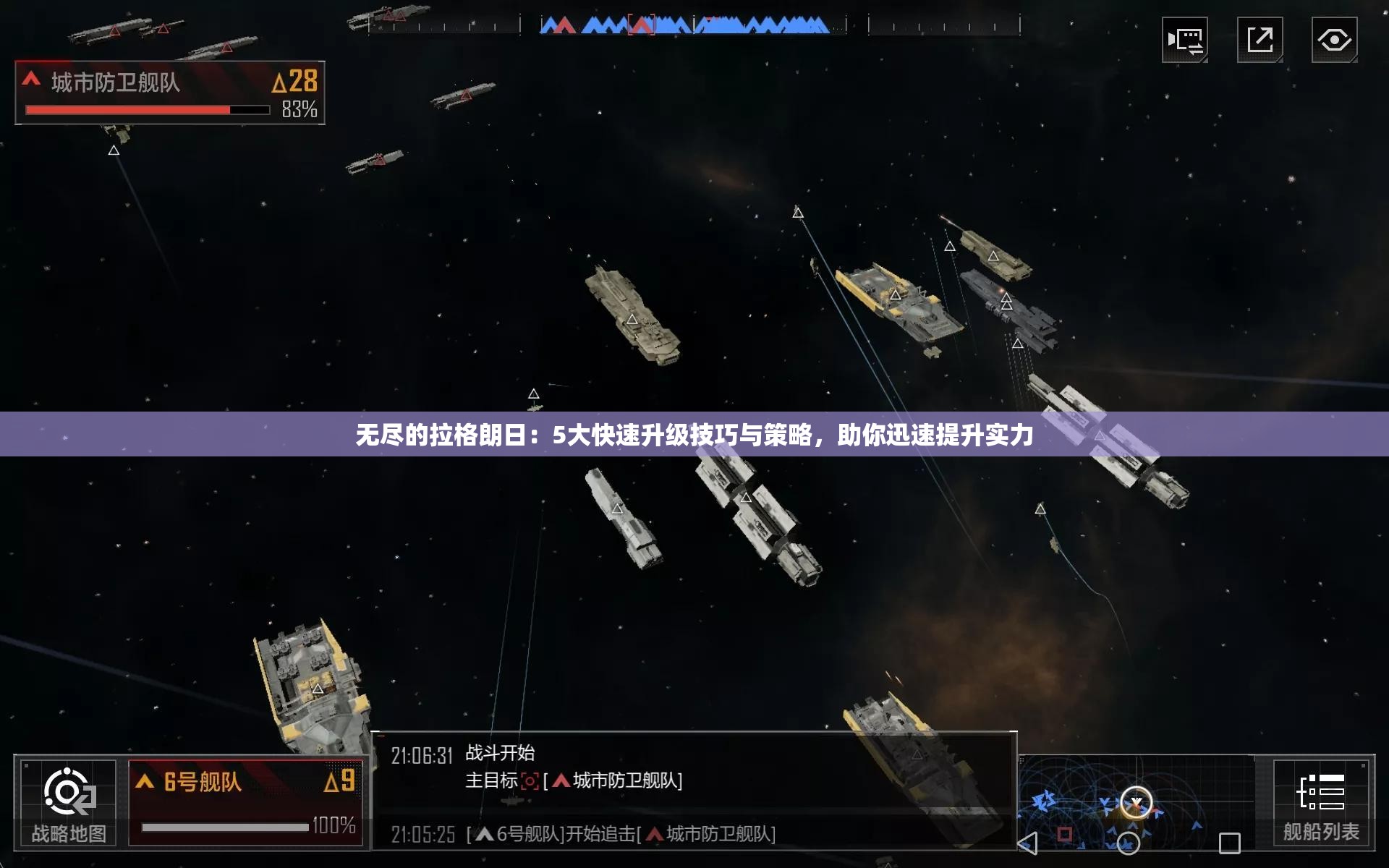The height and width of the screenshot is (868, 1389).
Task: Expand the 6号舰队 fleet panel arrow
Action: (144, 782)
